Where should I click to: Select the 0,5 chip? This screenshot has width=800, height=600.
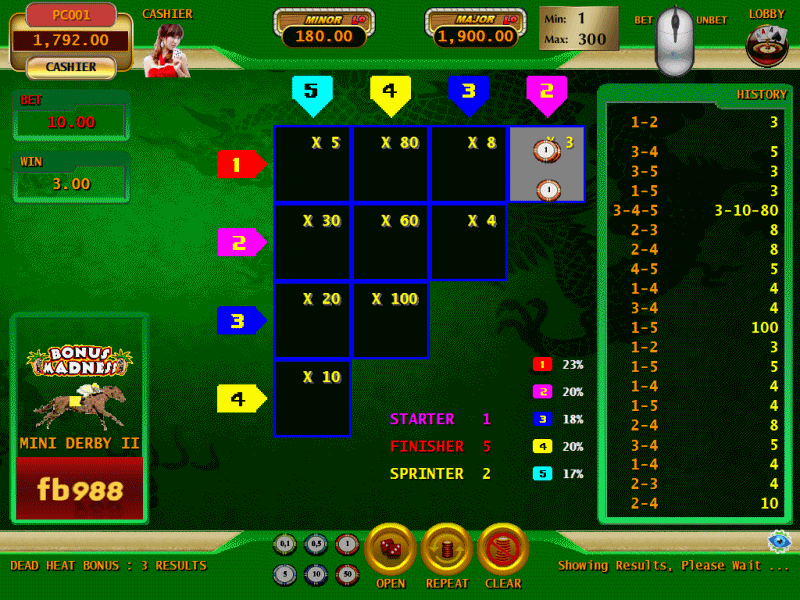pos(316,545)
